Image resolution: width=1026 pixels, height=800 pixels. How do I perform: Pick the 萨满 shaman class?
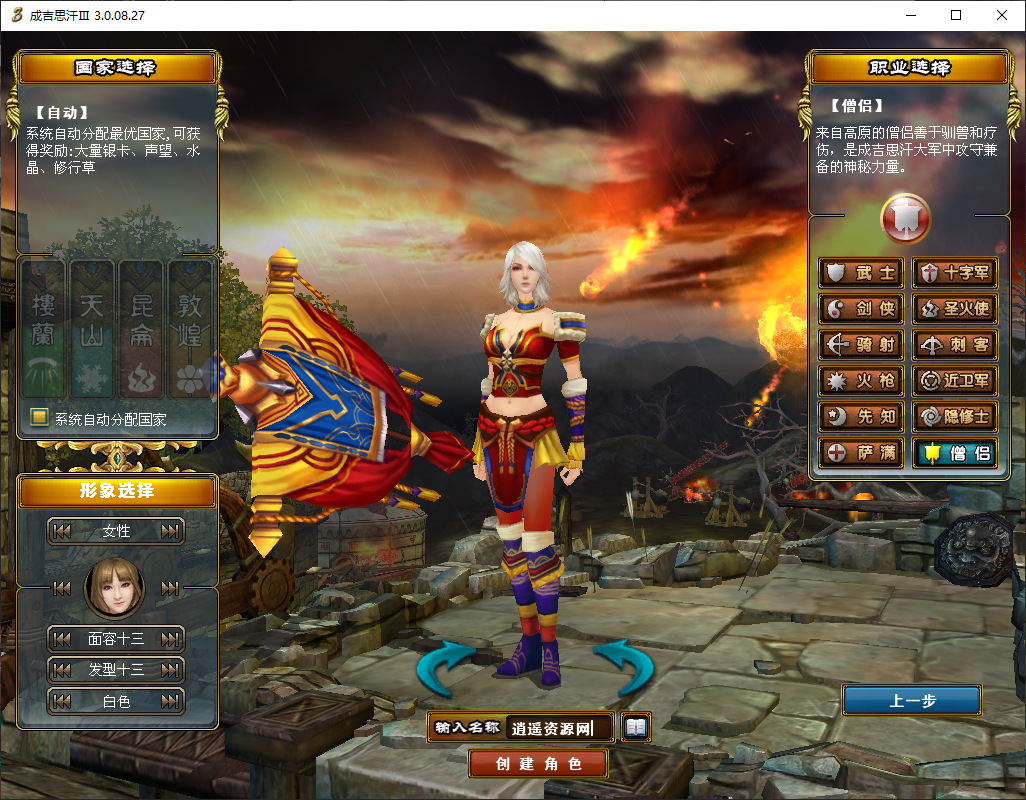tap(862, 453)
